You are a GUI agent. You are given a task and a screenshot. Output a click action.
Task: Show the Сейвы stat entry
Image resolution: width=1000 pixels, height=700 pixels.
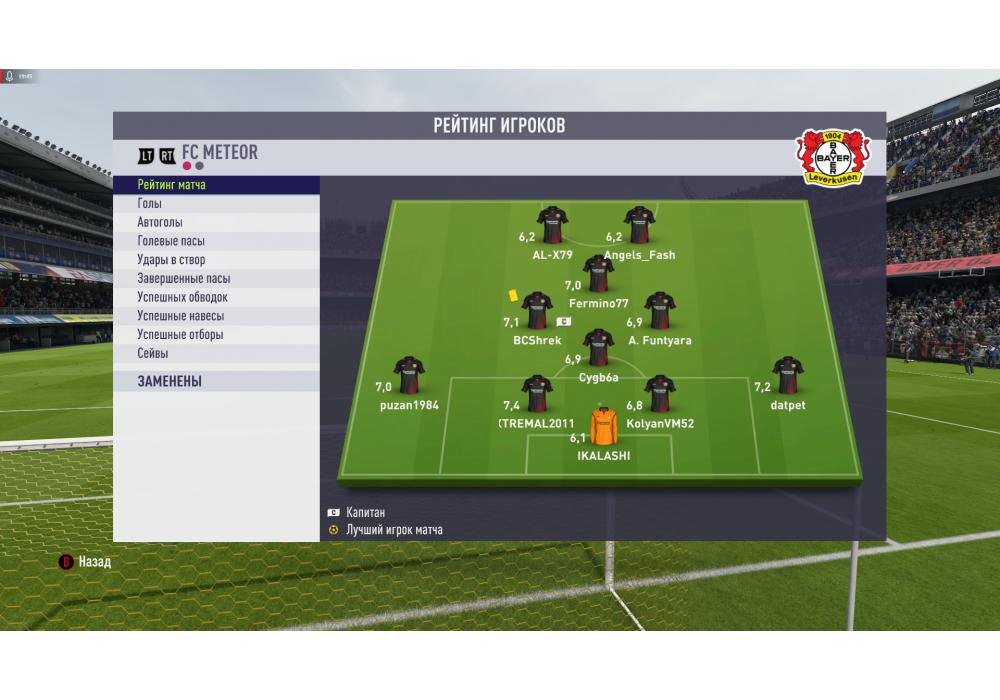[x=216, y=353]
